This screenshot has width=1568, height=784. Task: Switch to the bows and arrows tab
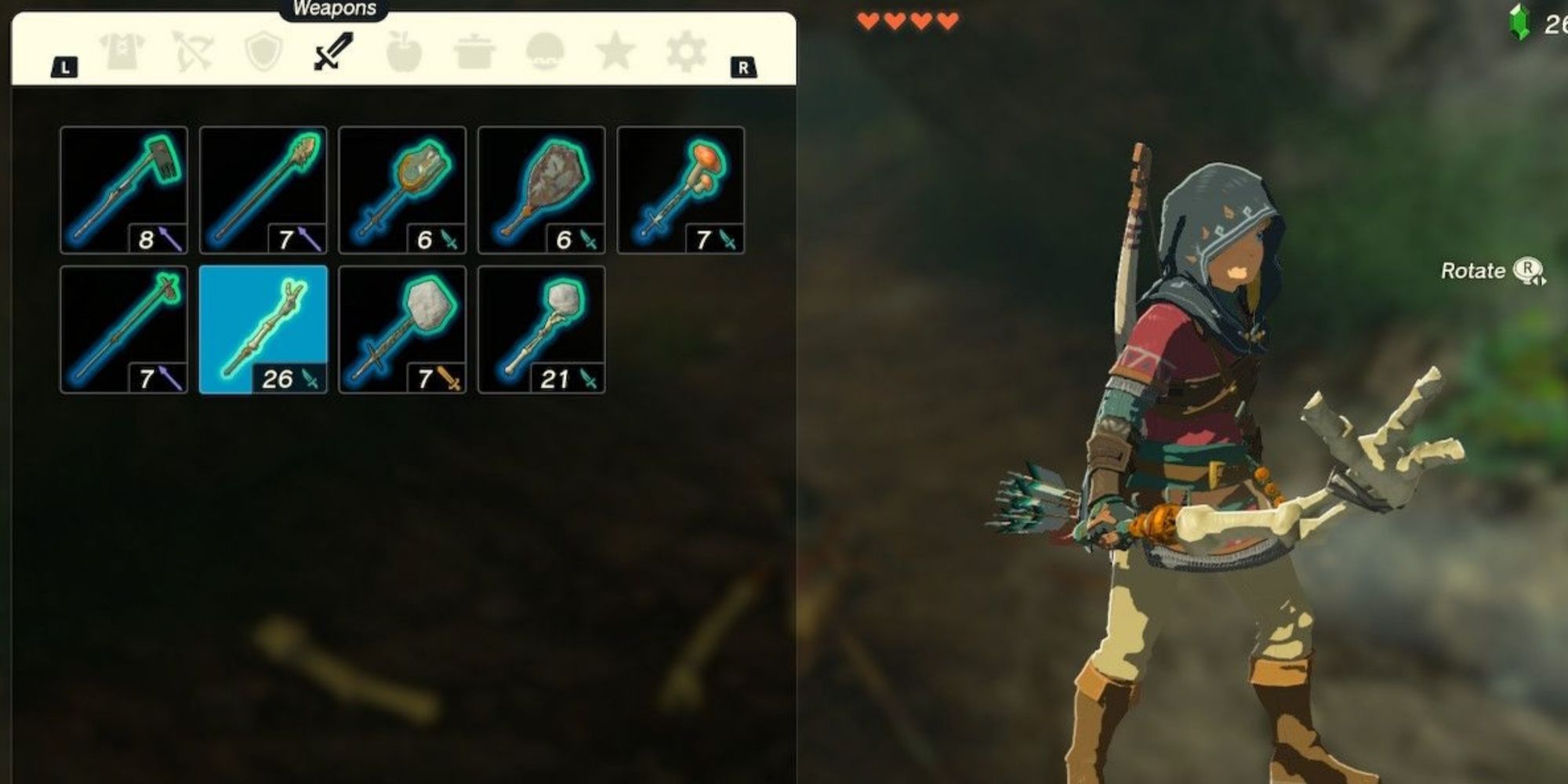pyautogui.click(x=192, y=51)
